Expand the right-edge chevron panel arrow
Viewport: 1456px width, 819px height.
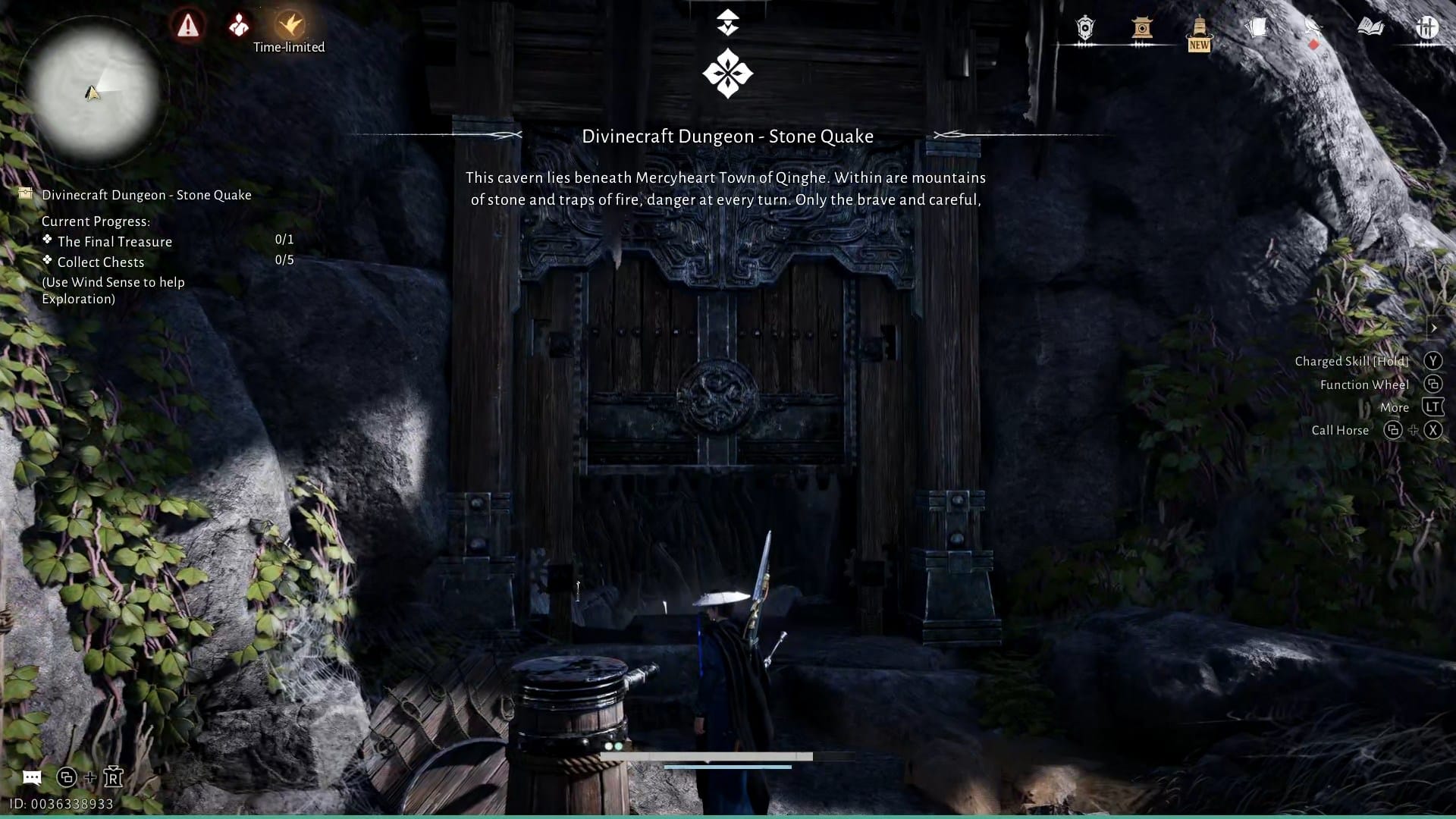[x=1436, y=328]
